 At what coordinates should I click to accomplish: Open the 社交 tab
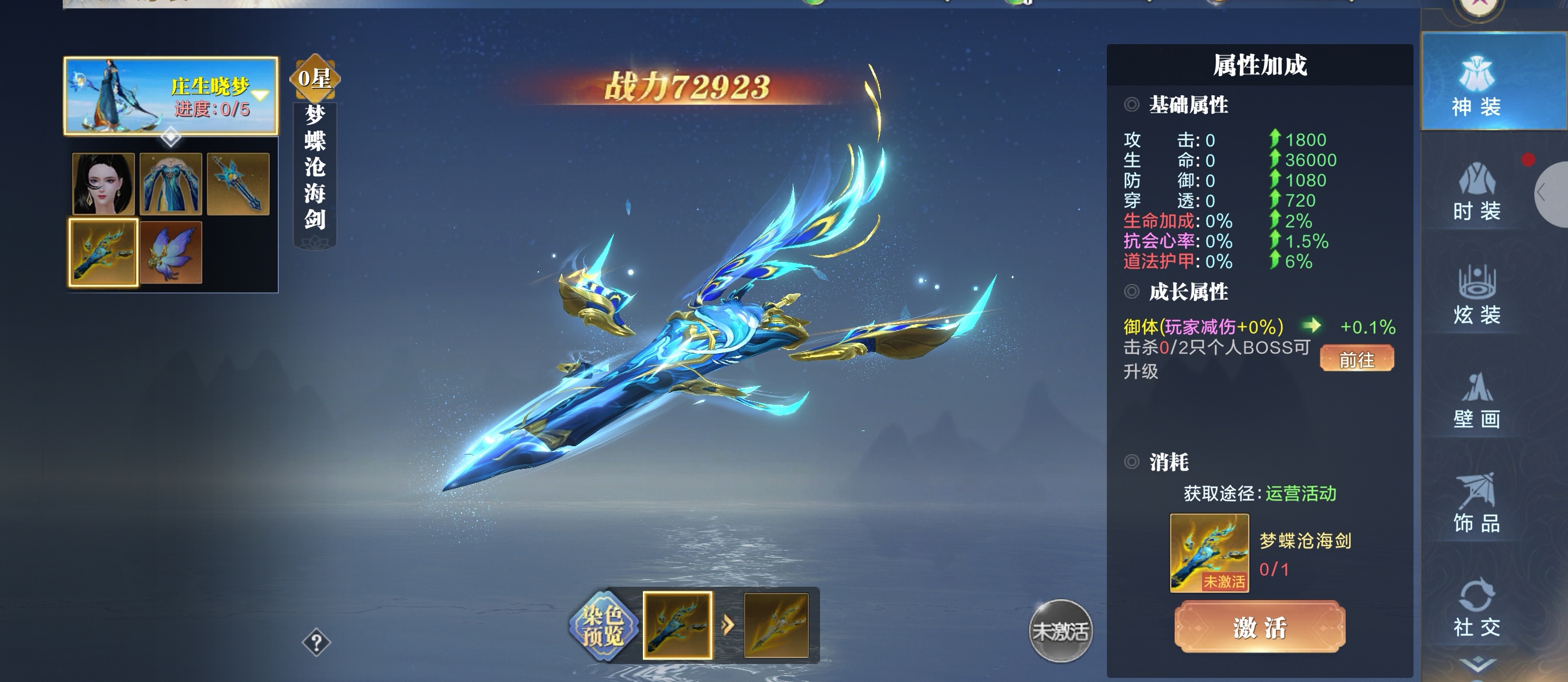pos(1476,609)
